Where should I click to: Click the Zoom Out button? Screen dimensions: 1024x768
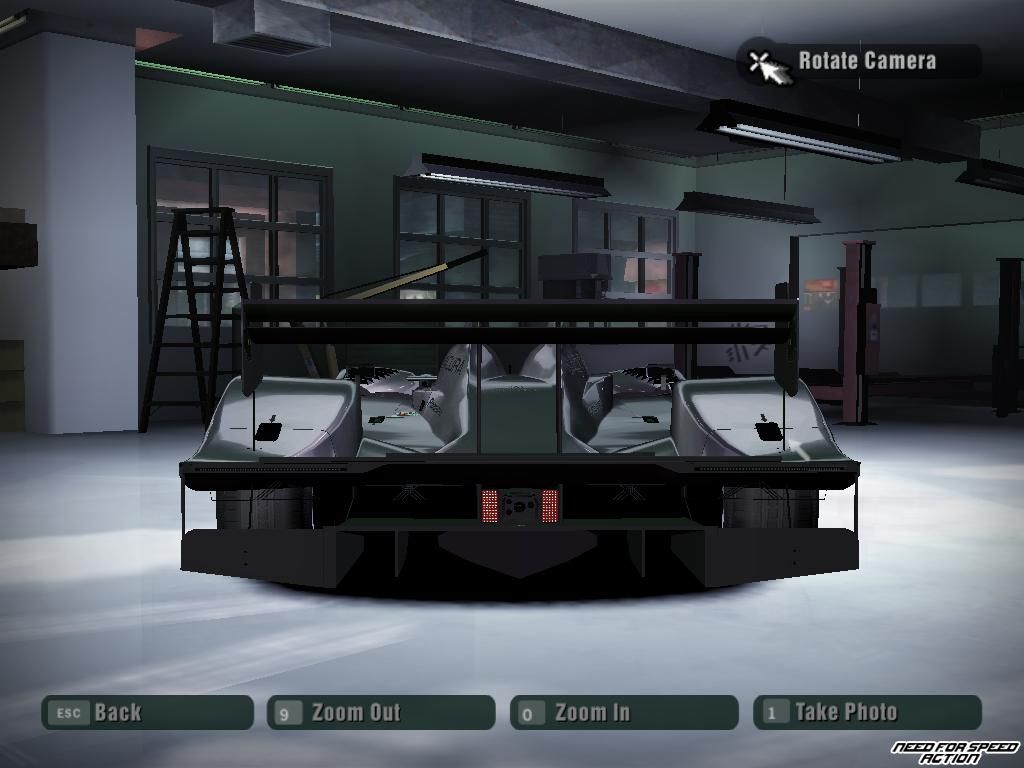tap(381, 713)
